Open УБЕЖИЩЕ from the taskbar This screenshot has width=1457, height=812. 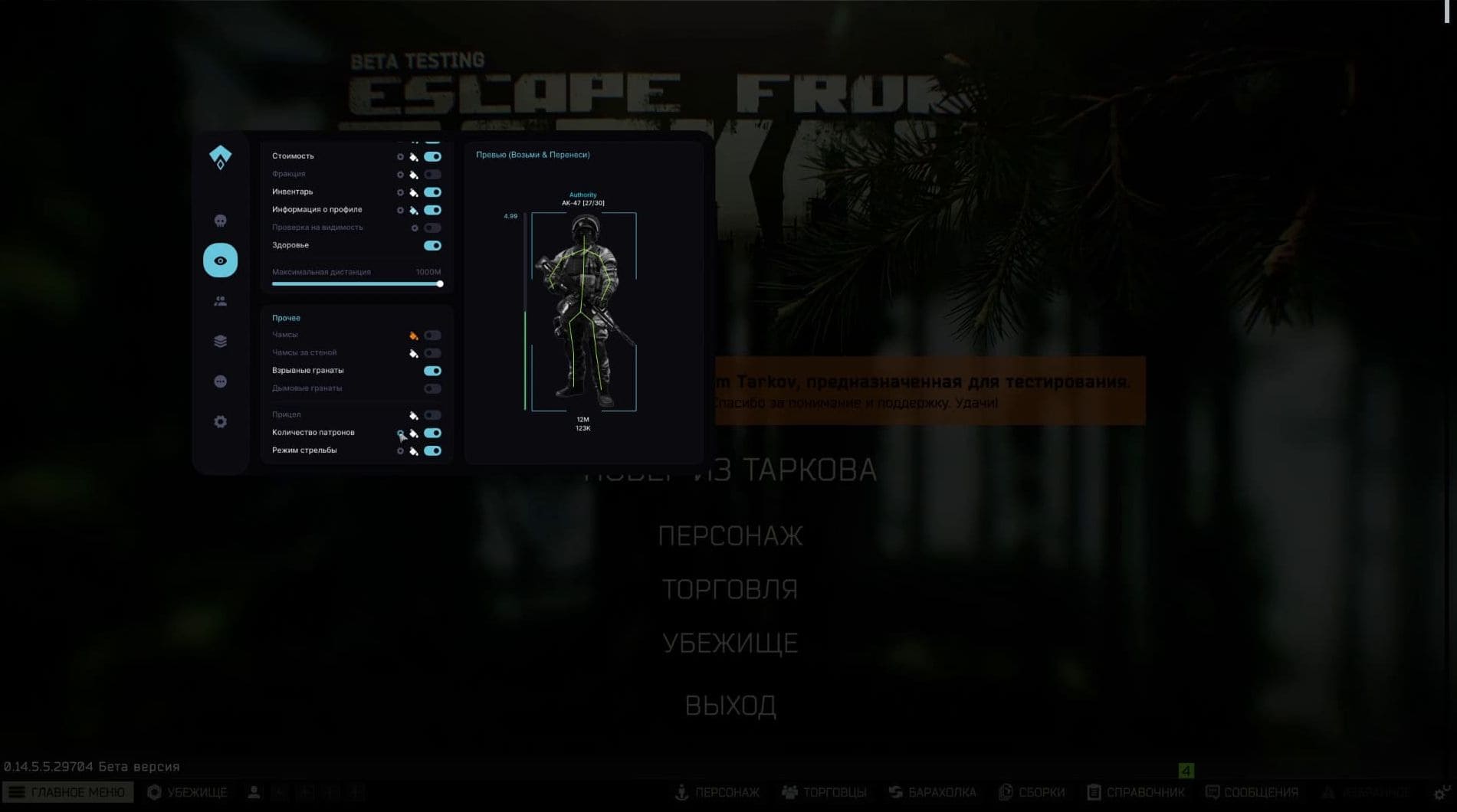pyautogui.click(x=187, y=792)
